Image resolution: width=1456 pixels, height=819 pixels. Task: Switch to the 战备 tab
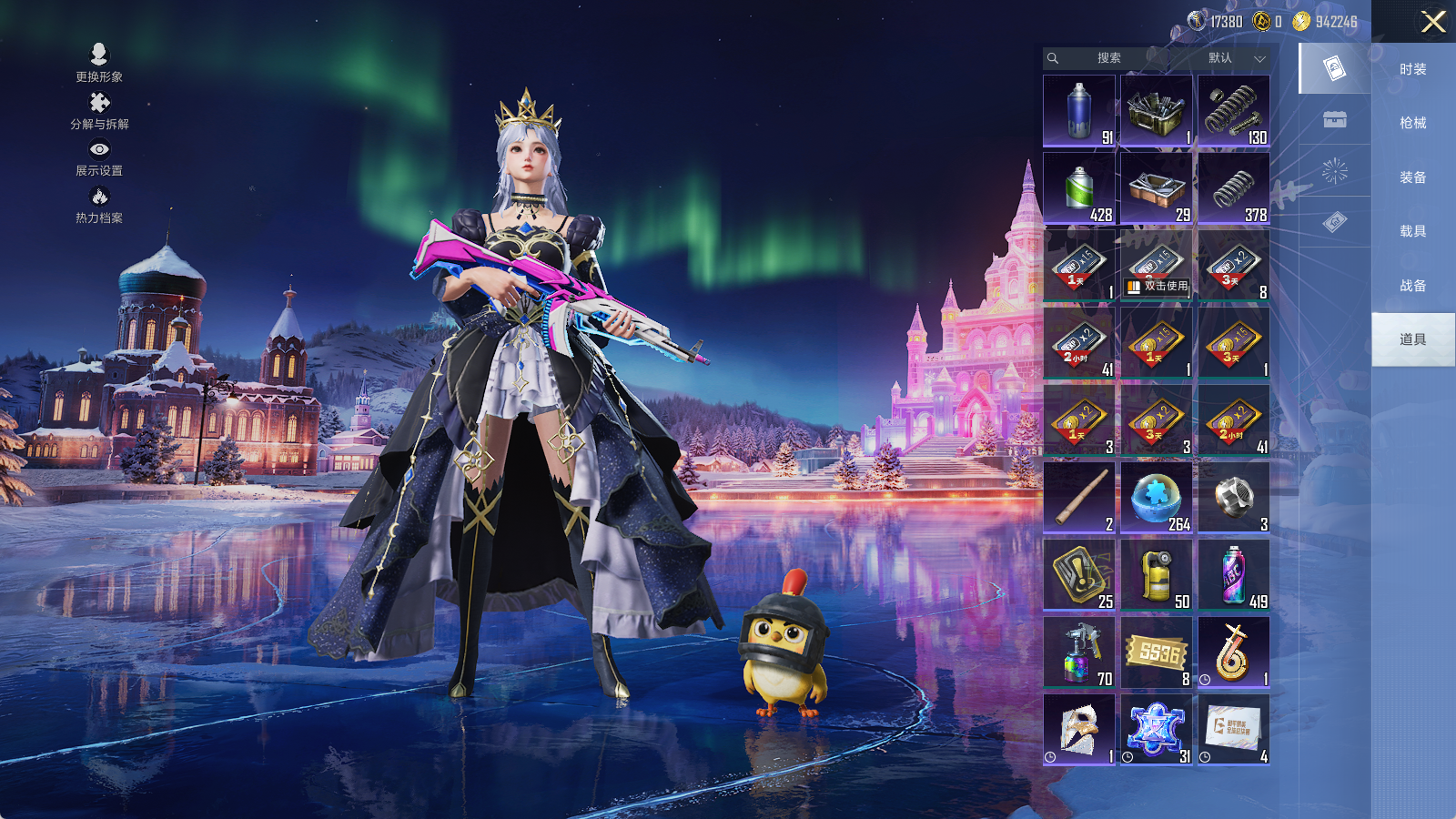[x=1412, y=286]
